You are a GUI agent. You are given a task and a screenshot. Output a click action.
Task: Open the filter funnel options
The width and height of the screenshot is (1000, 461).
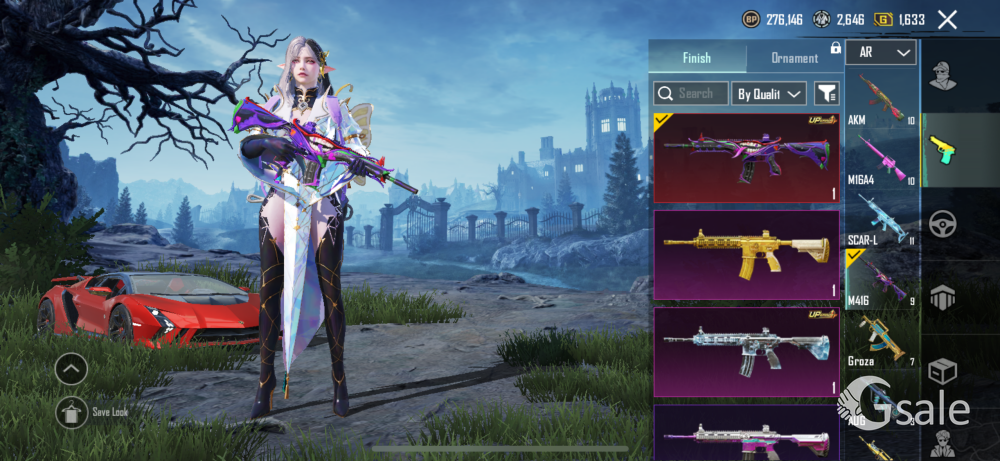tap(826, 94)
